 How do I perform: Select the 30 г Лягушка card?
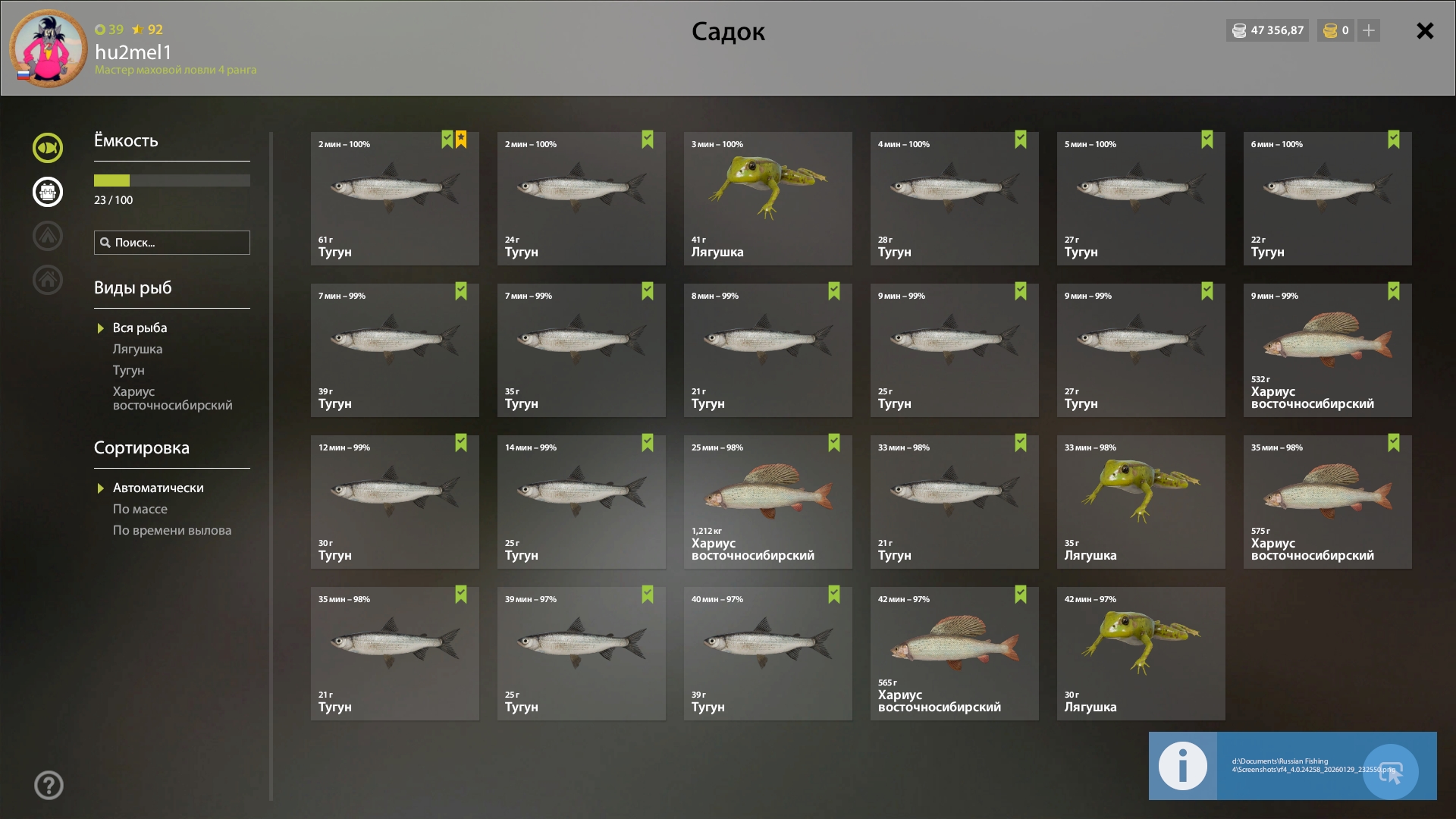click(x=1141, y=654)
